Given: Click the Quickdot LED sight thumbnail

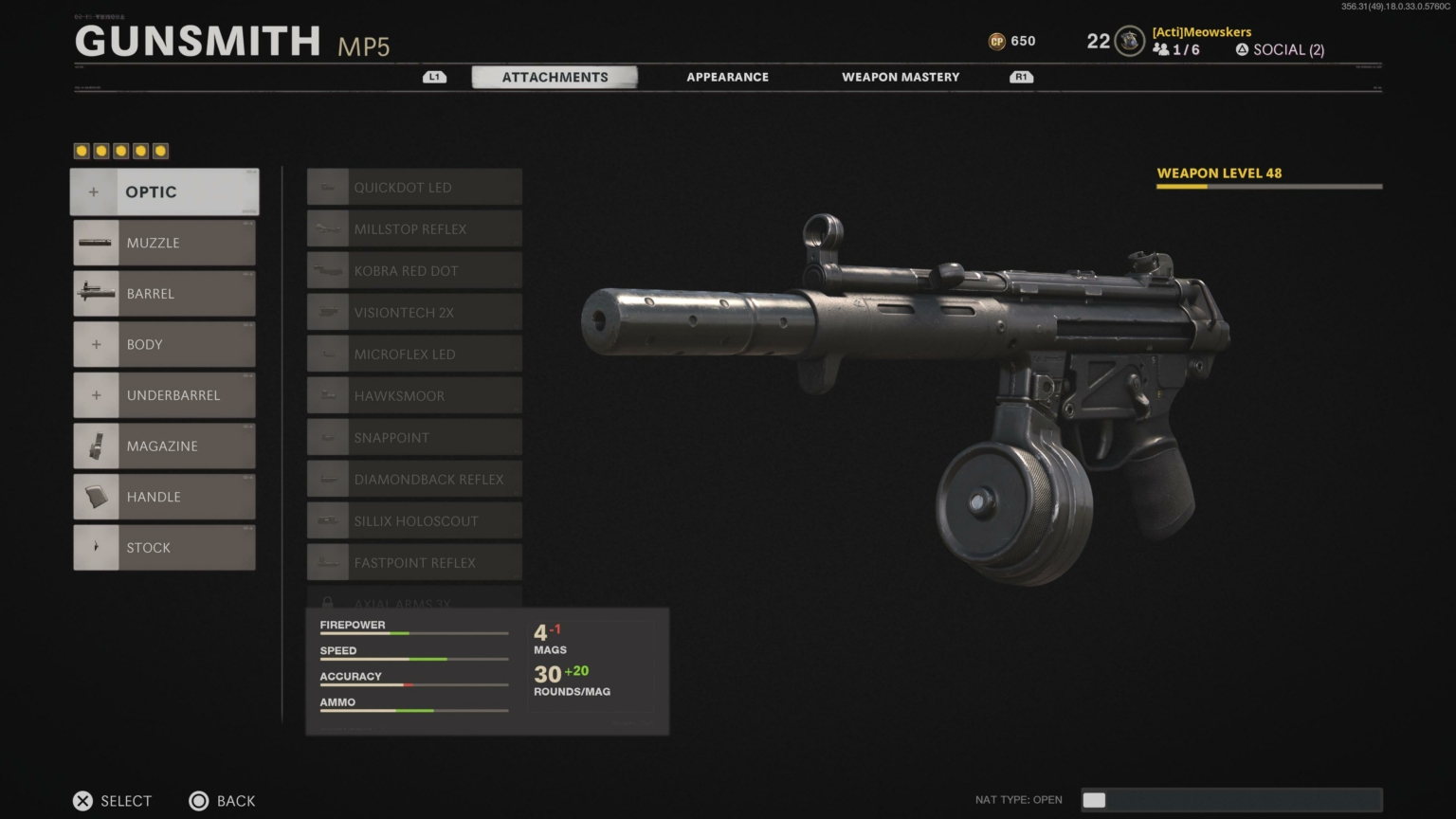Looking at the screenshot, I should (x=328, y=186).
